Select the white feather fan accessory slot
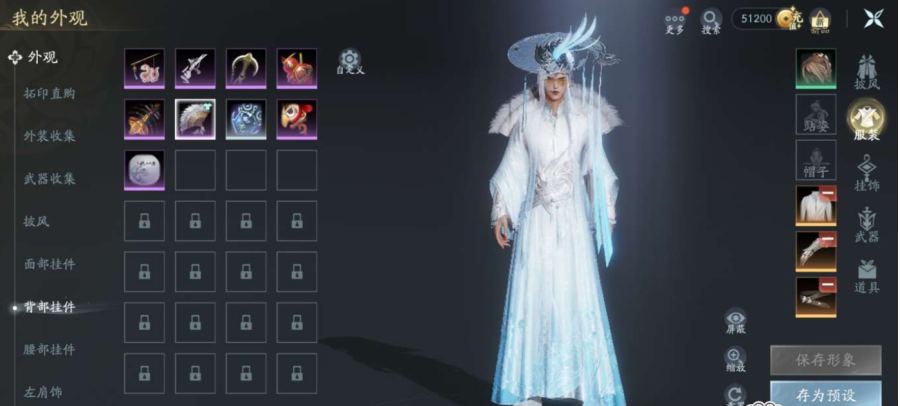This screenshot has width=900, height=406. [195, 119]
